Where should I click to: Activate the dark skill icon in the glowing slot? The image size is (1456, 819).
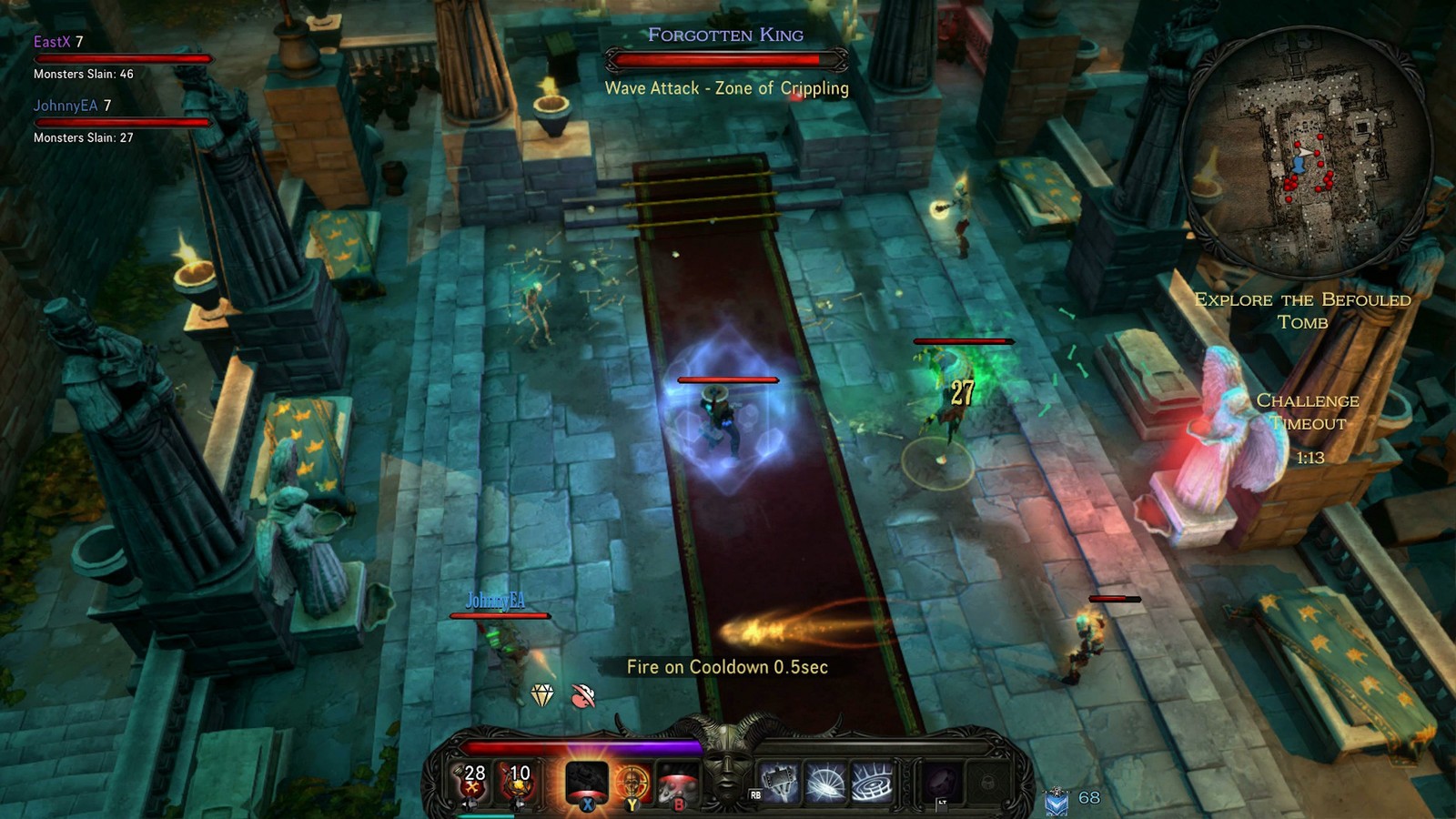point(587,781)
